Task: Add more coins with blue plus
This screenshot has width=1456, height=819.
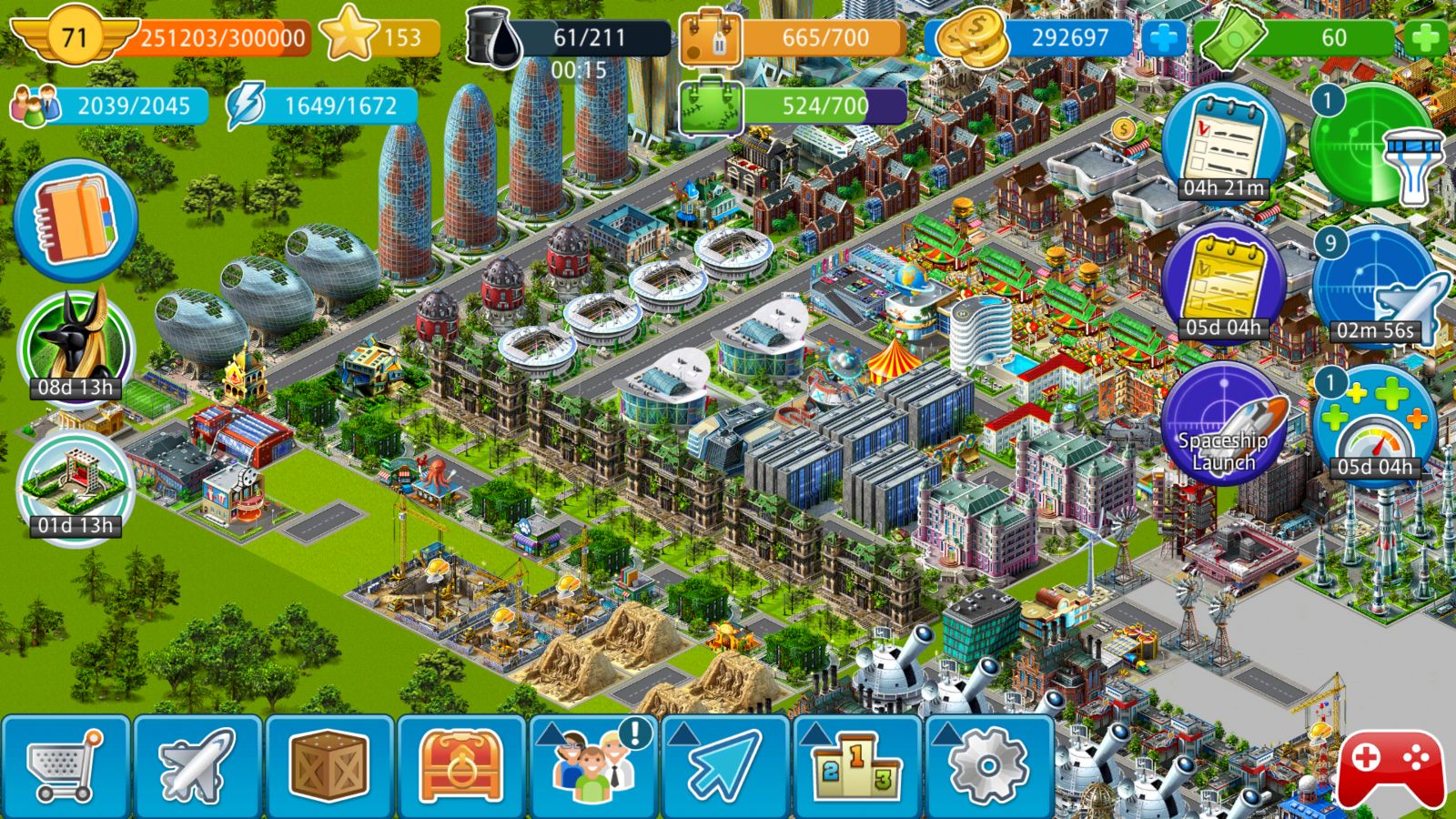Action: pos(1164,38)
